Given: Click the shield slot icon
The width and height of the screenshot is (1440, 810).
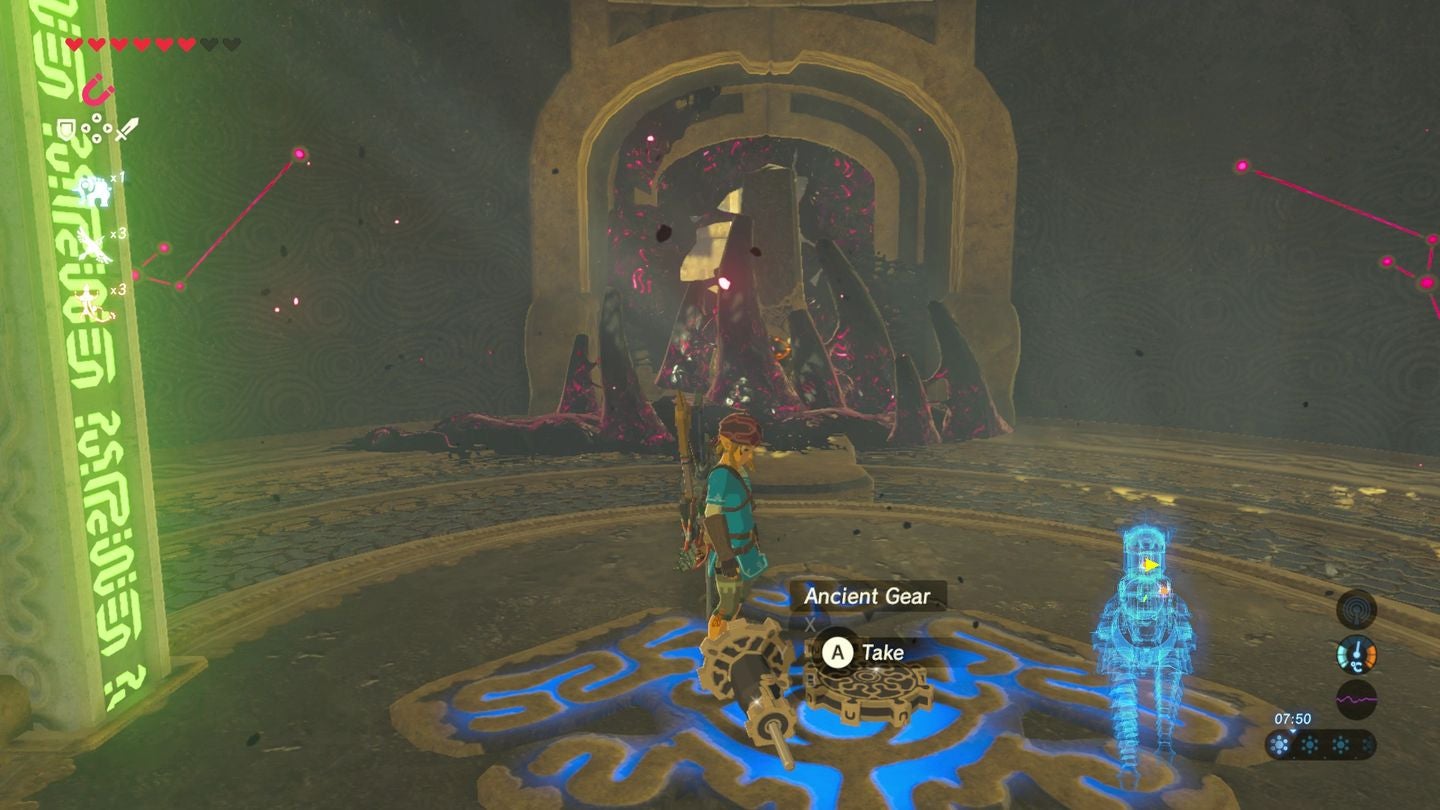Looking at the screenshot, I should coord(66,127).
